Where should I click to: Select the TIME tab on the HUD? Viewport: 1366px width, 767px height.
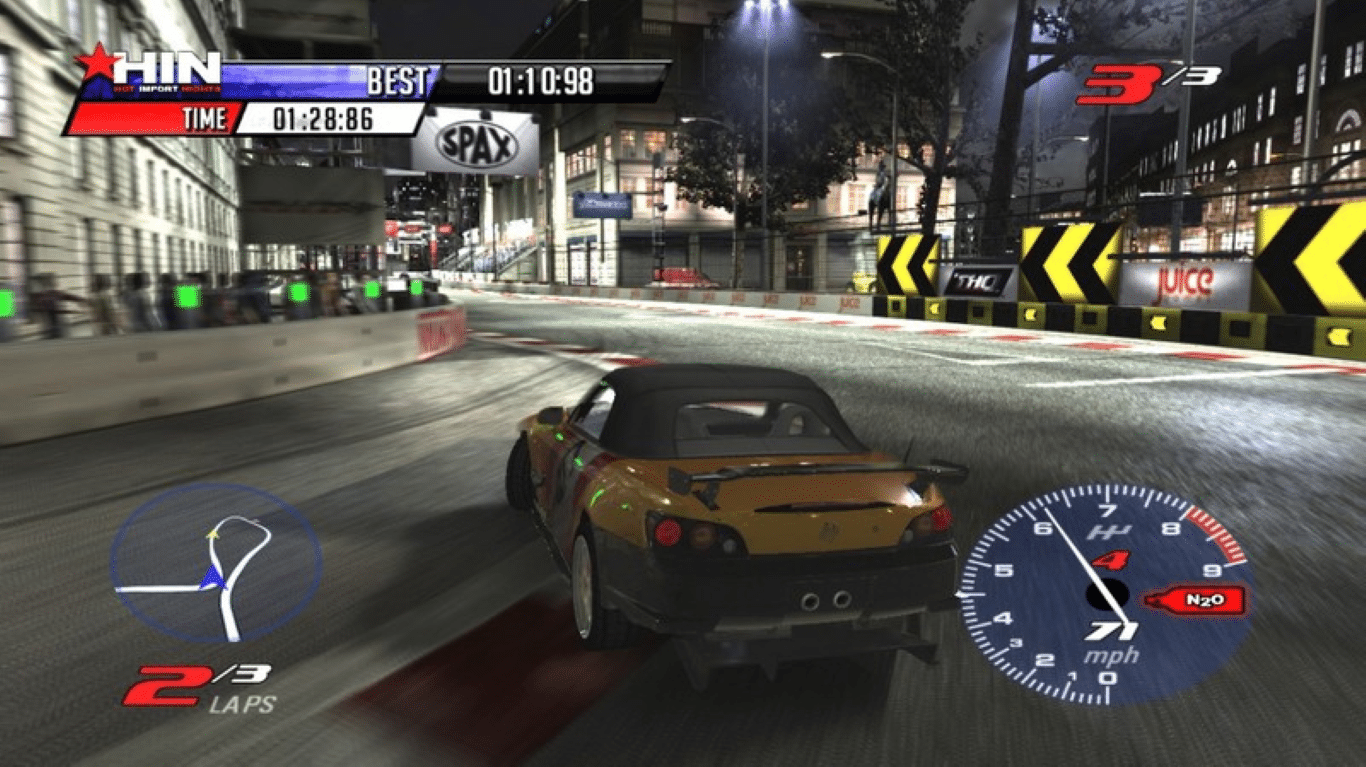[x=203, y=119]
